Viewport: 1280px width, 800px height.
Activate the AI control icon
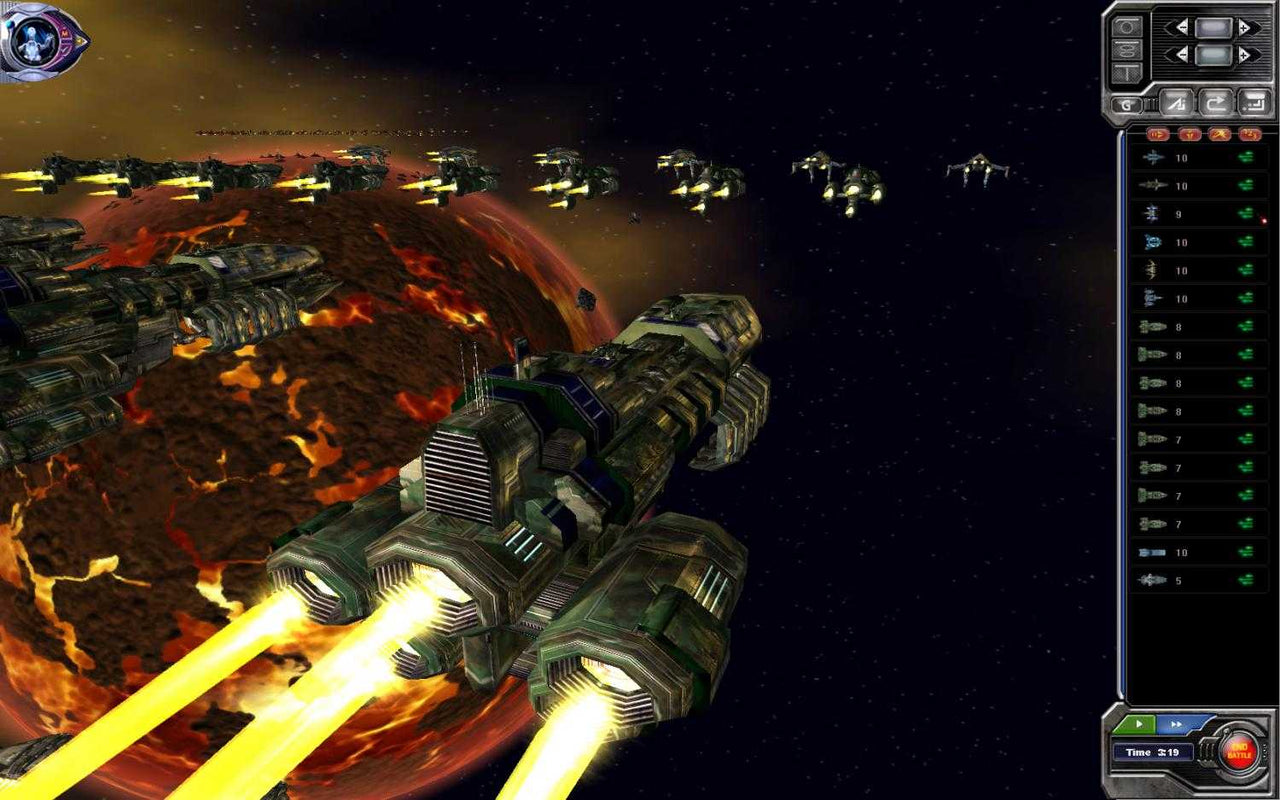pos(1179,103)
